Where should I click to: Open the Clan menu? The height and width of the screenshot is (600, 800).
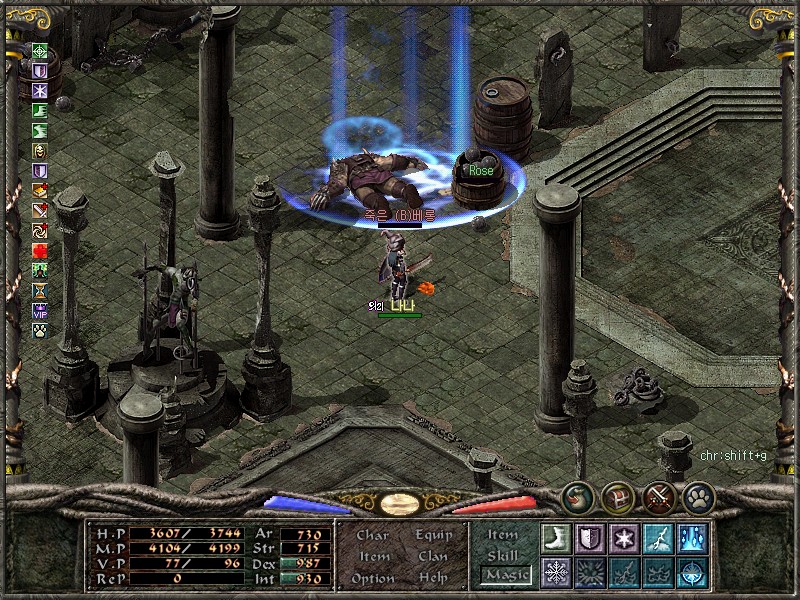coord(433,556)
